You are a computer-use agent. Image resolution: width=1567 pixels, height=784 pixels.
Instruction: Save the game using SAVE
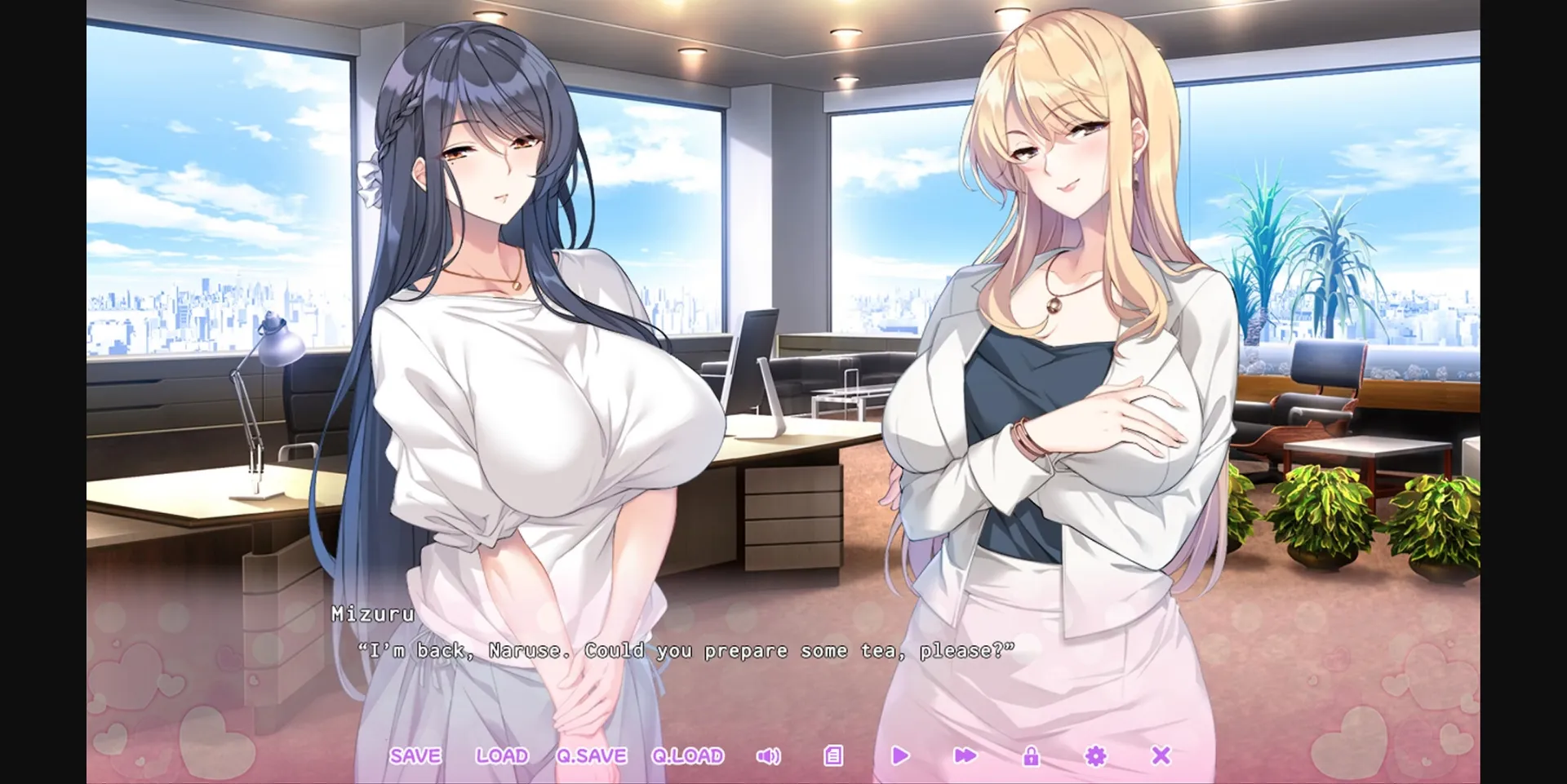(415, 755)
